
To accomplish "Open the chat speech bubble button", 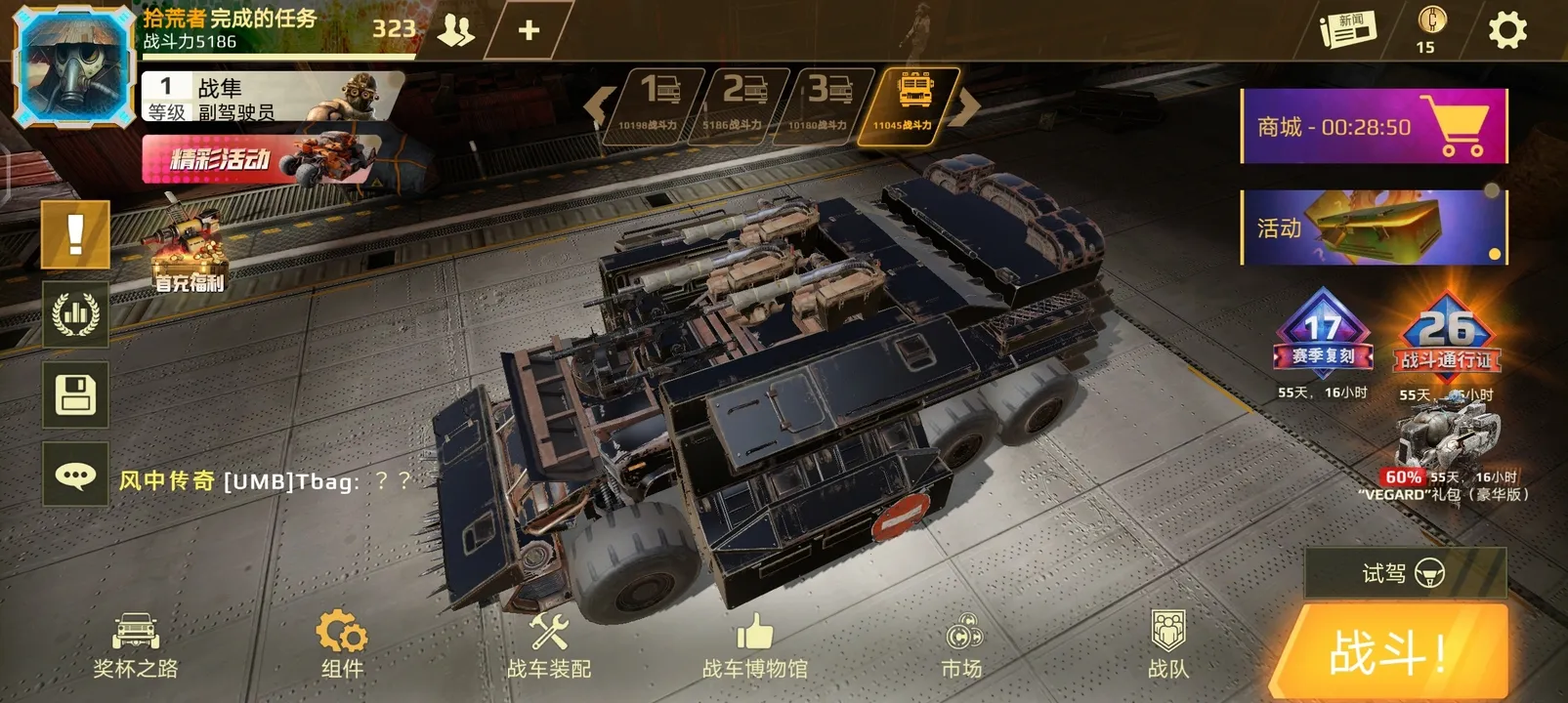I will (x=75, y=476).
